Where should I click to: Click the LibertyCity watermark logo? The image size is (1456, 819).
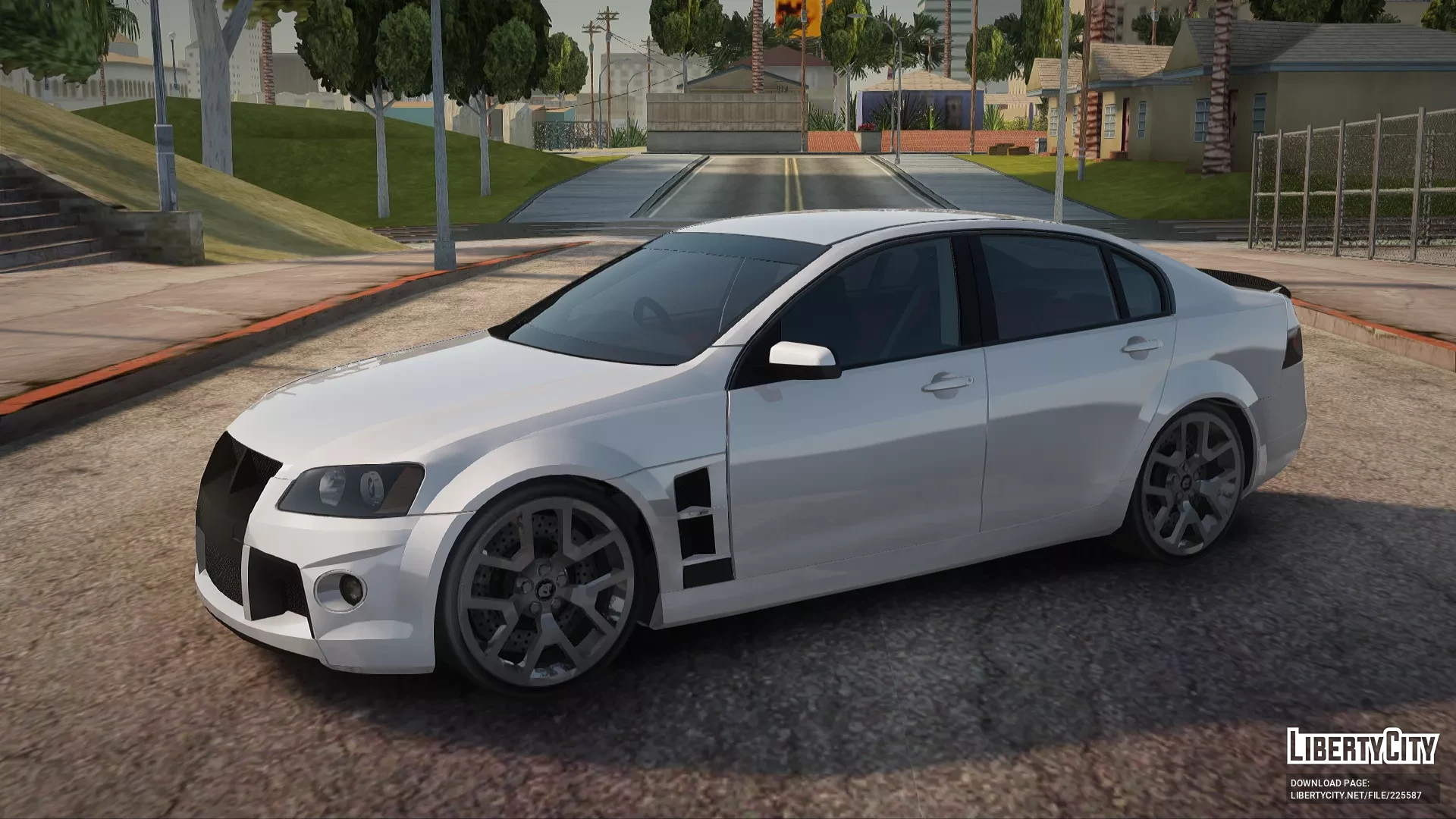1362,745
